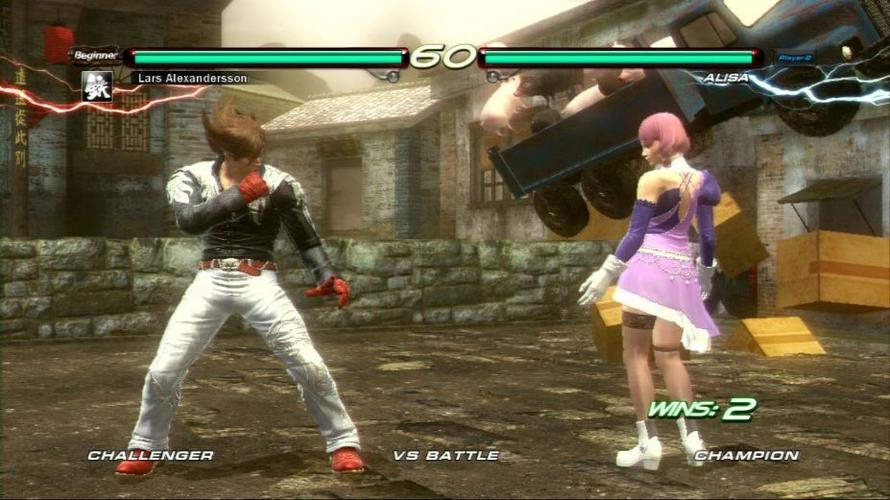Click the Beginner rank badge

click(x=96, y=56)
